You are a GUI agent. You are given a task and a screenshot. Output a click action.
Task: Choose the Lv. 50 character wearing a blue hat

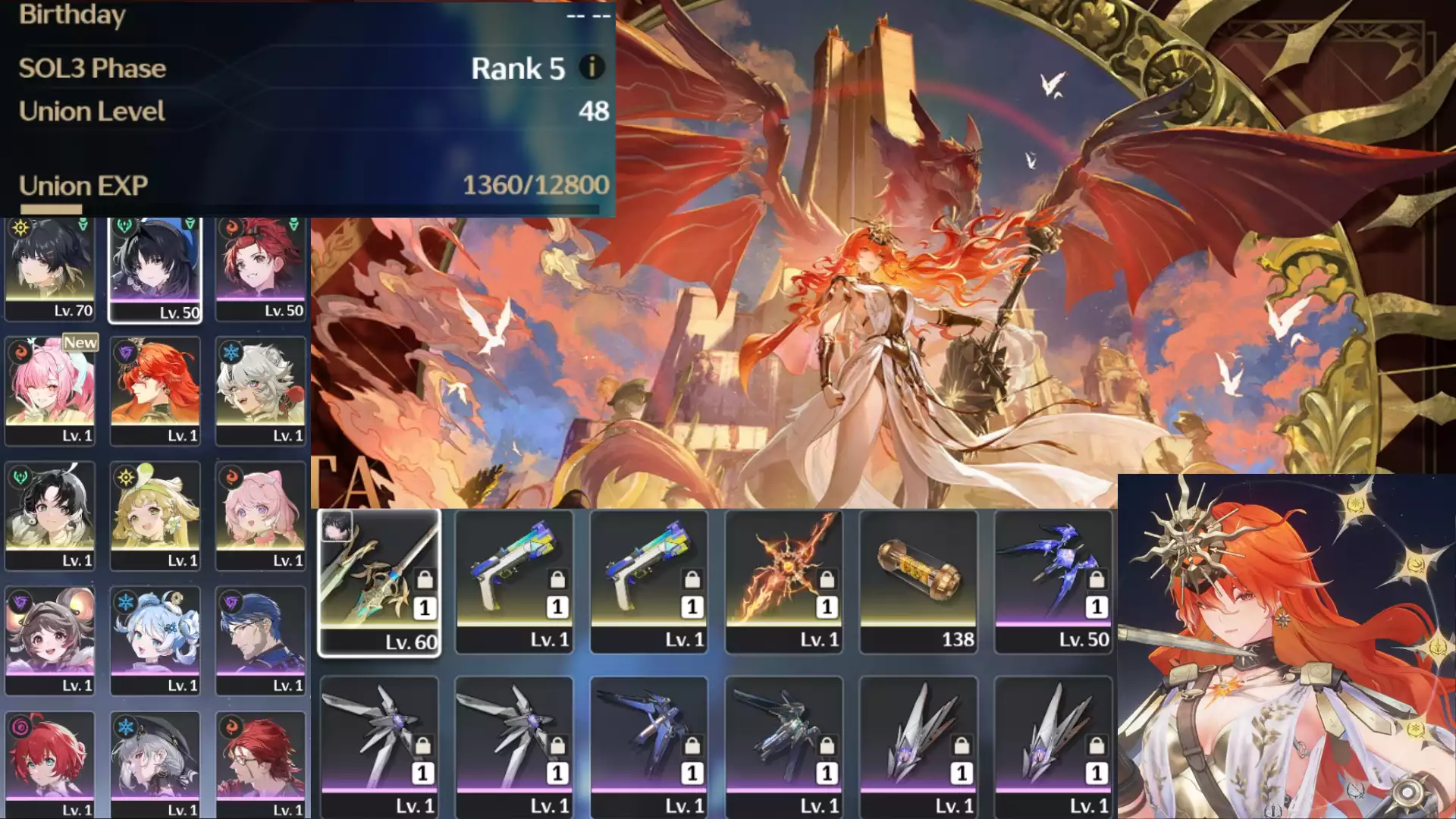coord(155,271)
